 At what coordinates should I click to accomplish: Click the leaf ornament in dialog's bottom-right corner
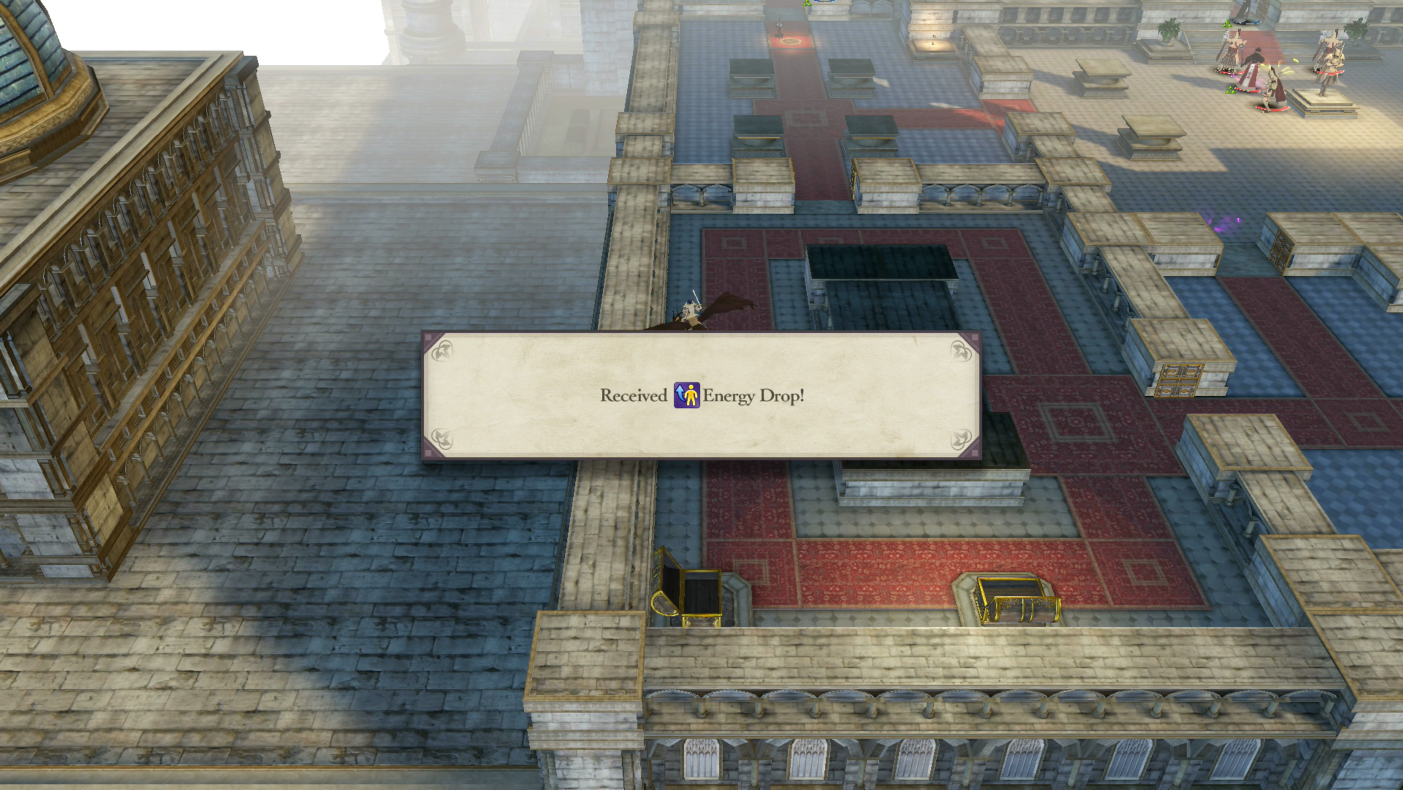click(958, 438)
